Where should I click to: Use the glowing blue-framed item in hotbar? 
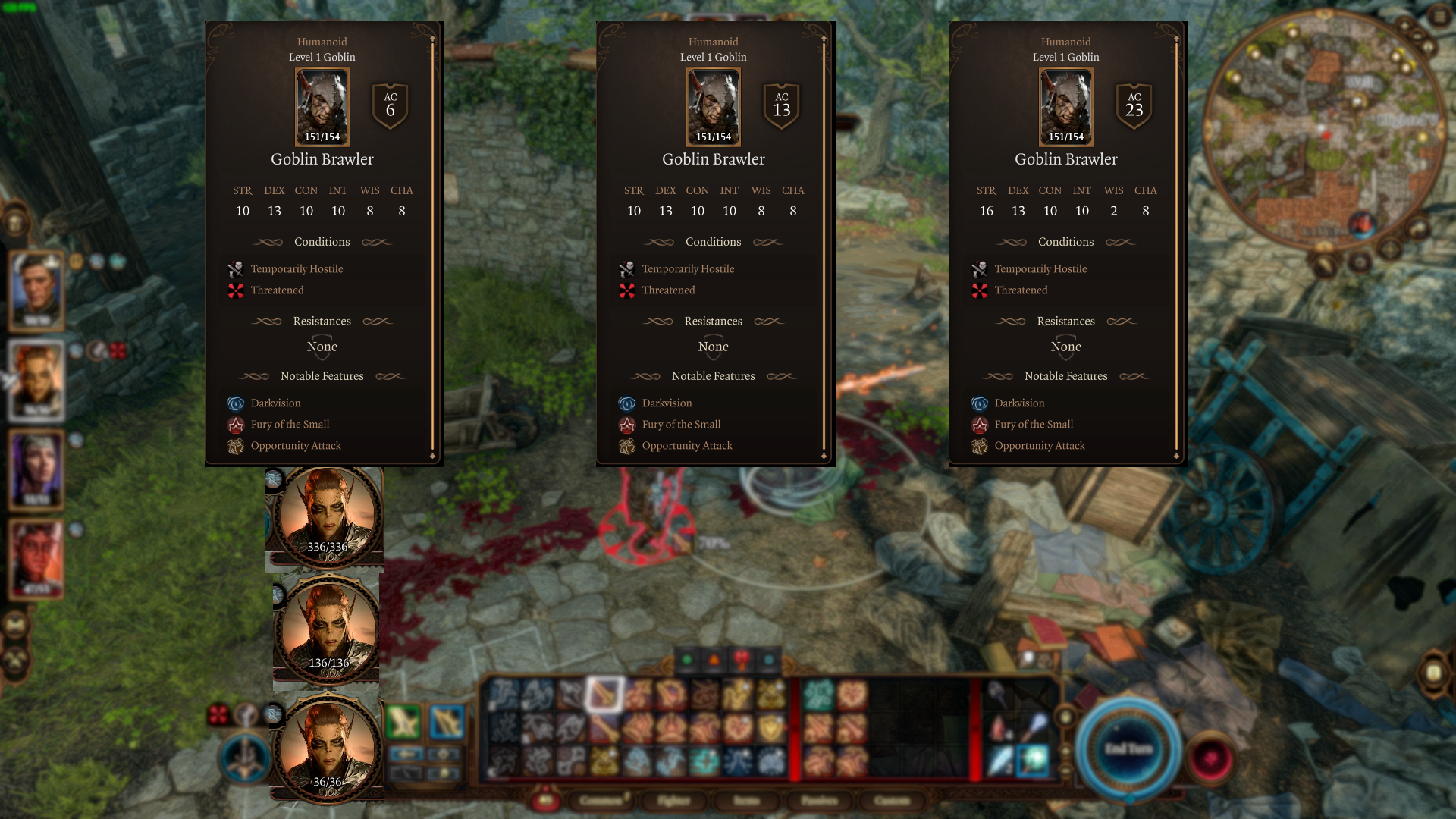pos(1033,761)
